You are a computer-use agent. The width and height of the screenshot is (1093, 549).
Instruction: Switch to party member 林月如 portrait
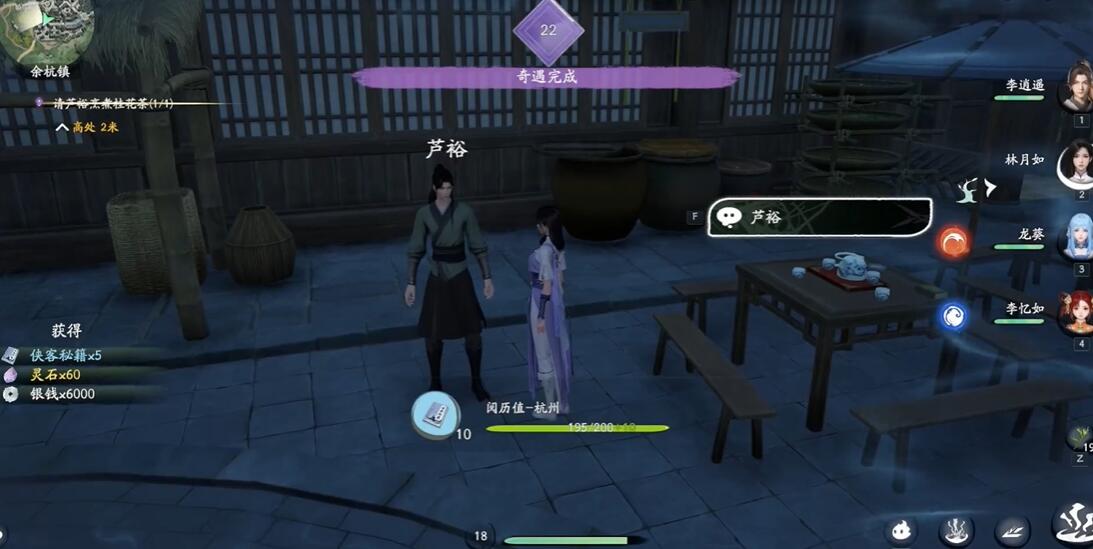pos(1076,162)
